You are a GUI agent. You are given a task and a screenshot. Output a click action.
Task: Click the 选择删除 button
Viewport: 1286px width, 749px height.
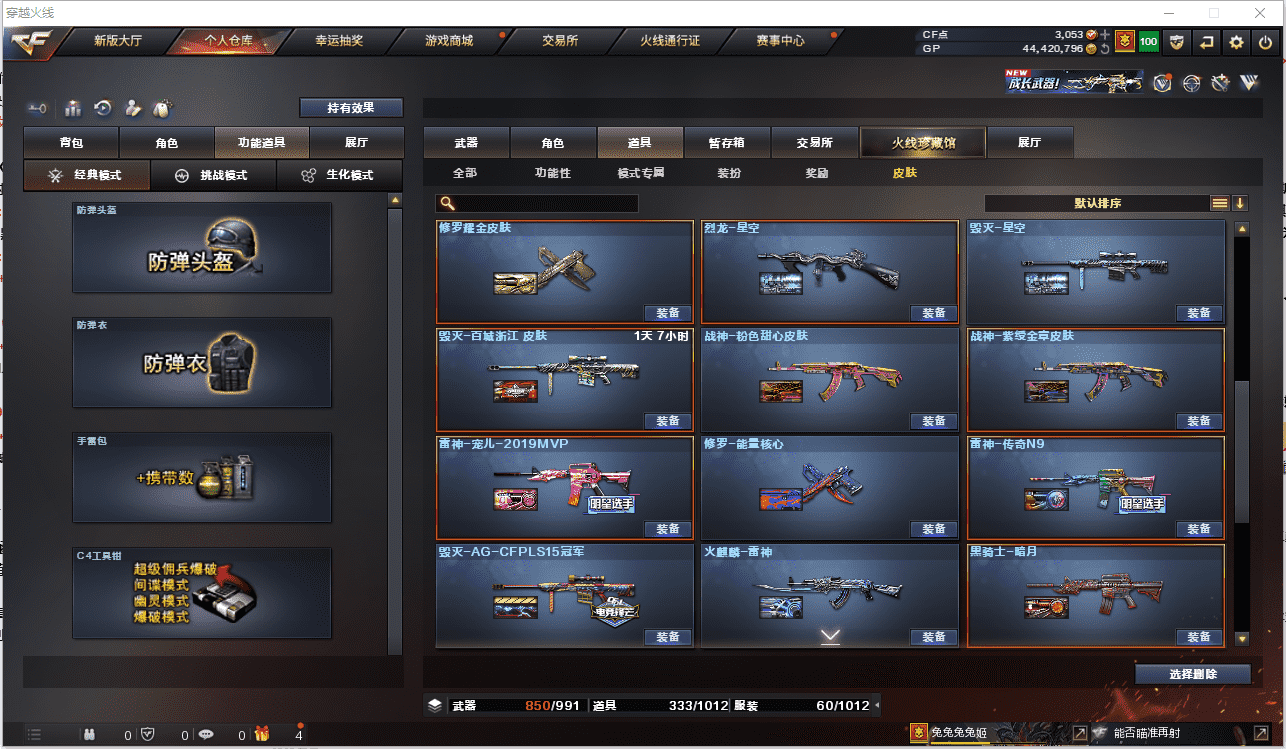pyautogui.click(x=1192, y=674)
